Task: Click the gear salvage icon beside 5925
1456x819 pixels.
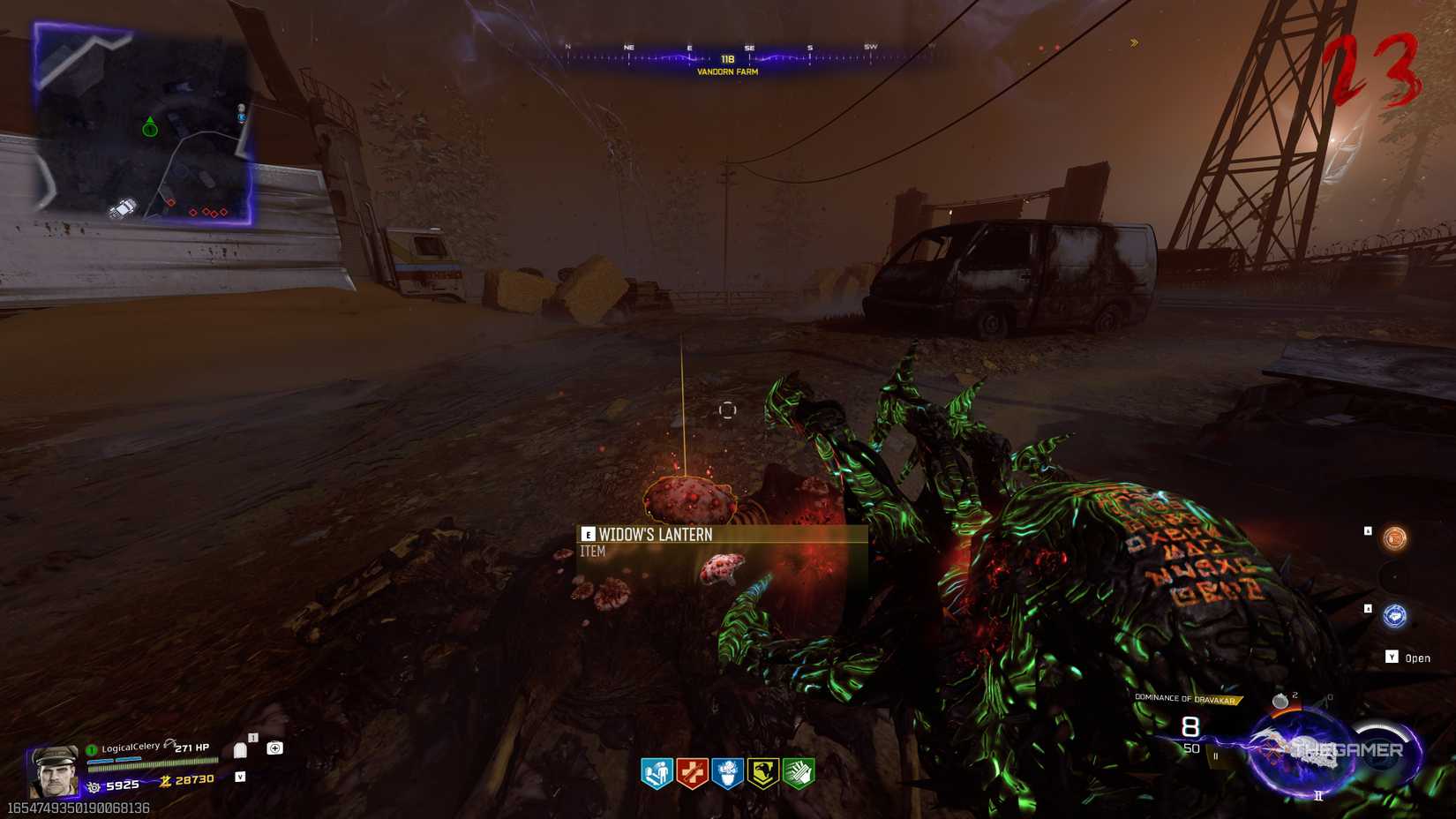Action: coord(94,786)
